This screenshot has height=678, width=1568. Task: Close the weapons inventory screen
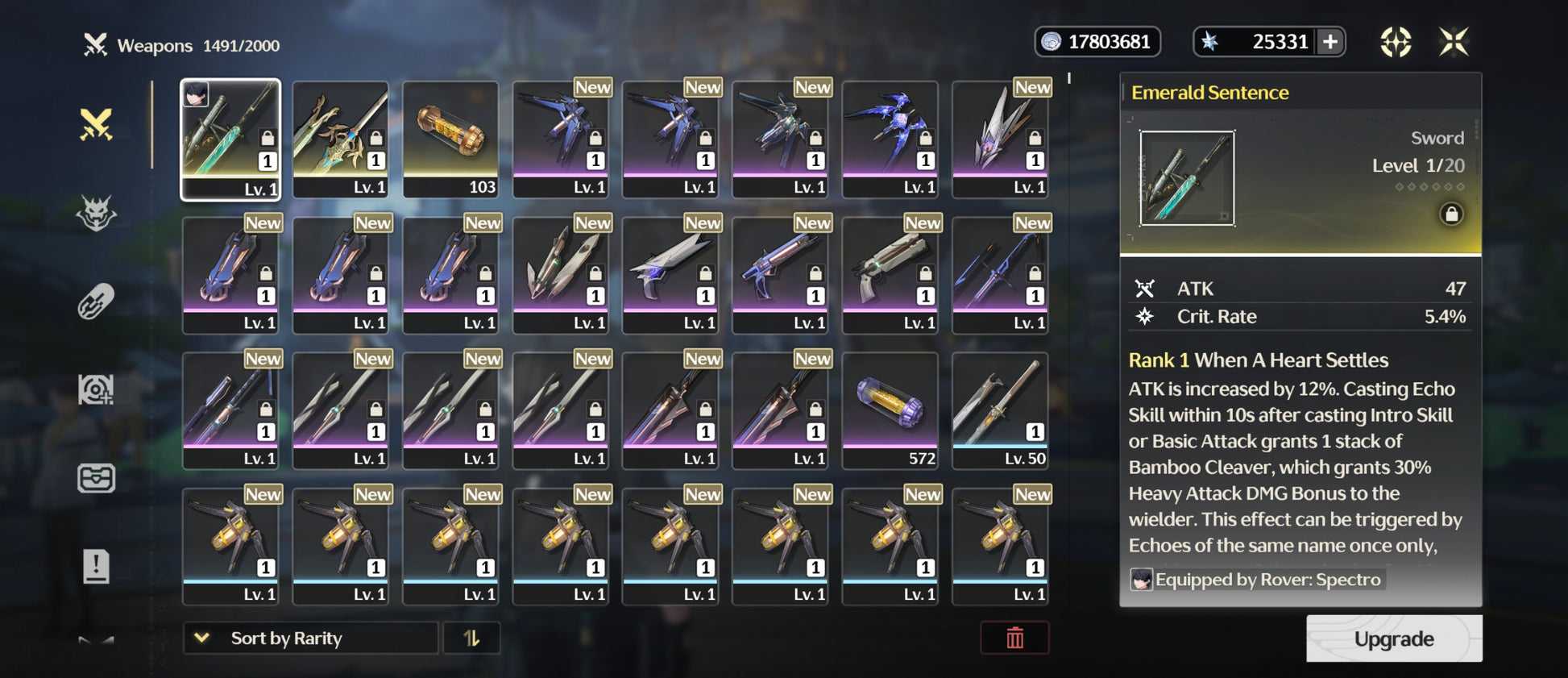(1454, 42)
